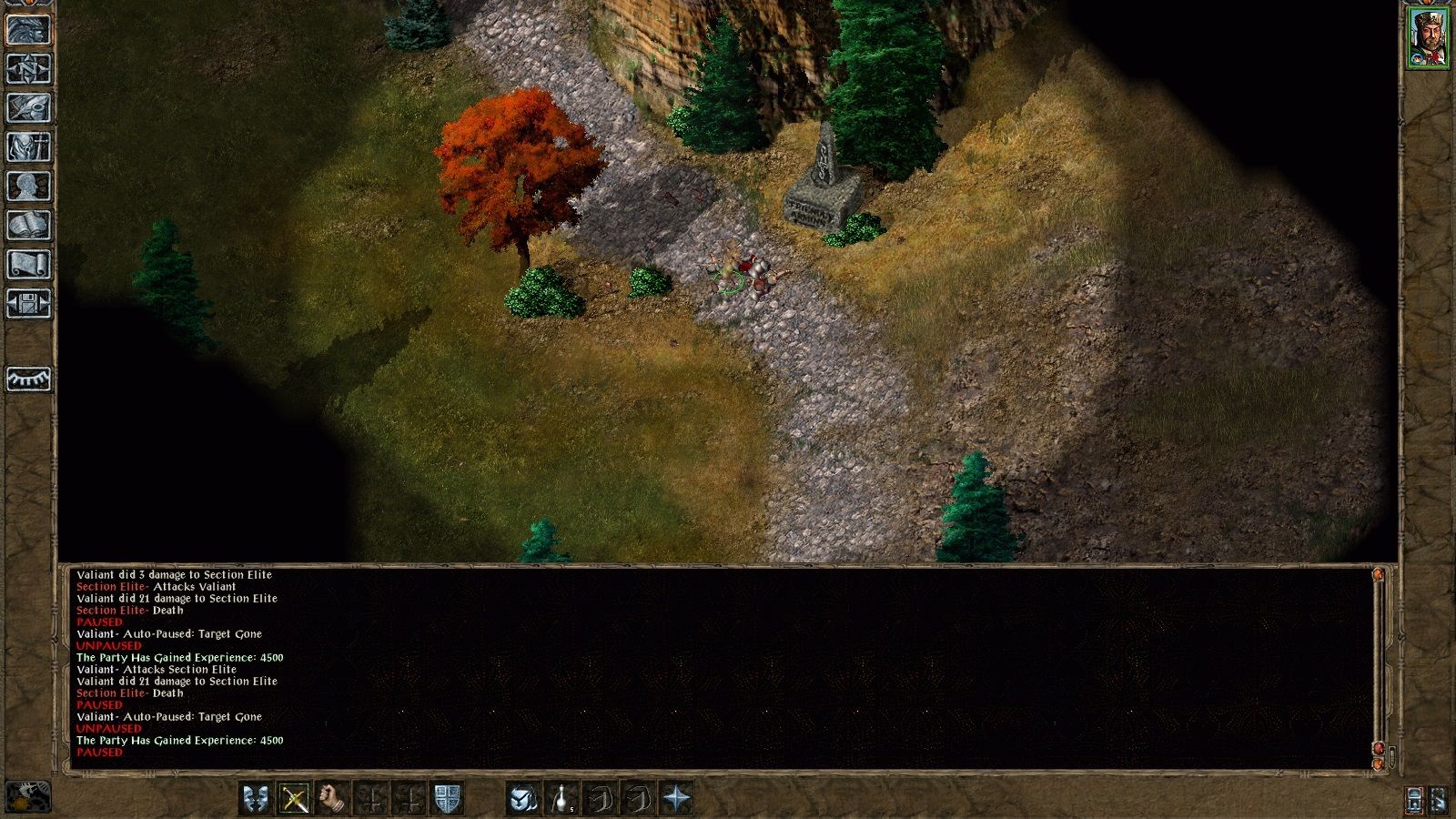Select the crossed swords weapon slot

[295, 799]
